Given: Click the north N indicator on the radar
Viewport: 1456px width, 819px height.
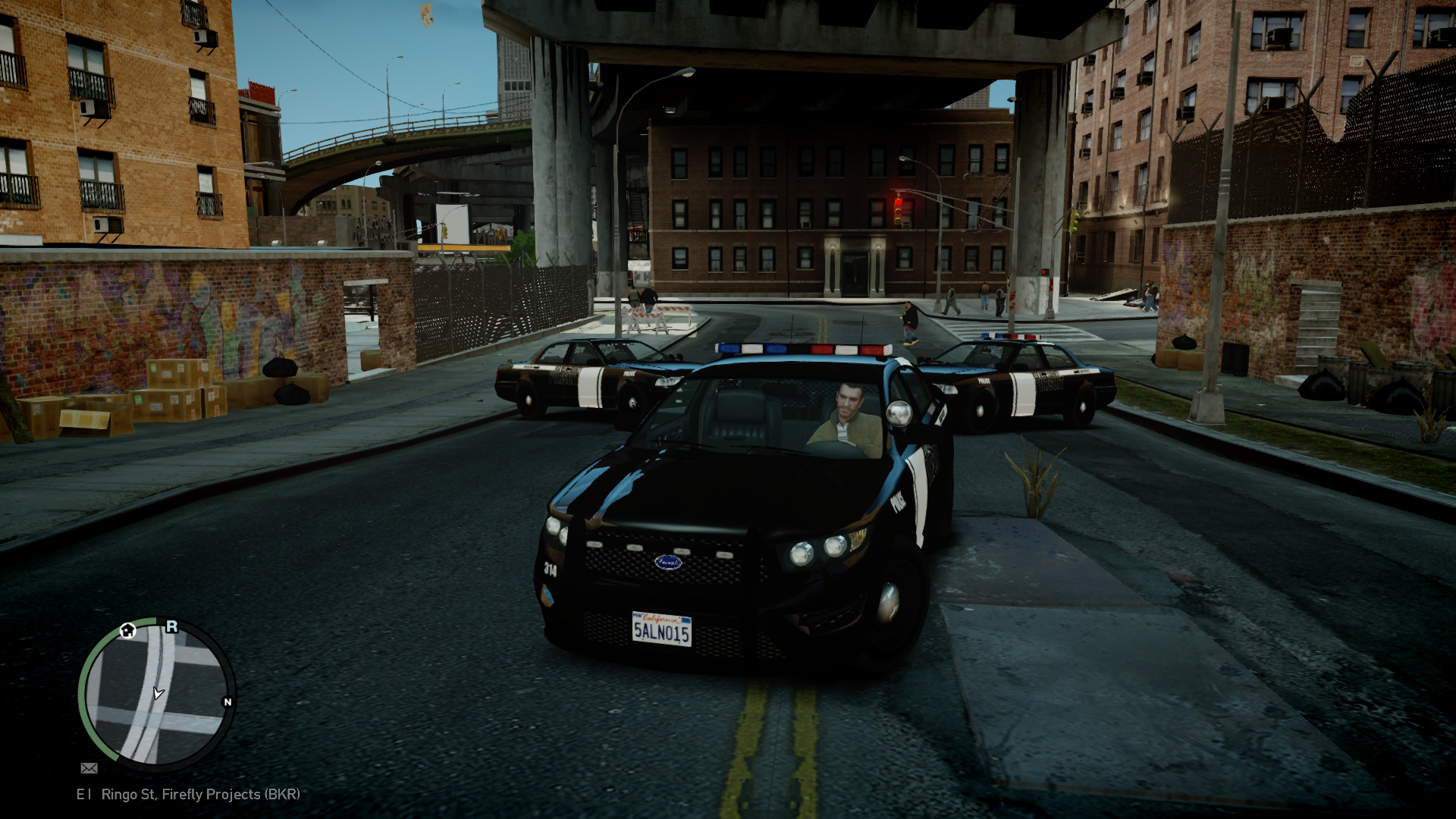Looking at the screenshot, I should coord(227,702).
